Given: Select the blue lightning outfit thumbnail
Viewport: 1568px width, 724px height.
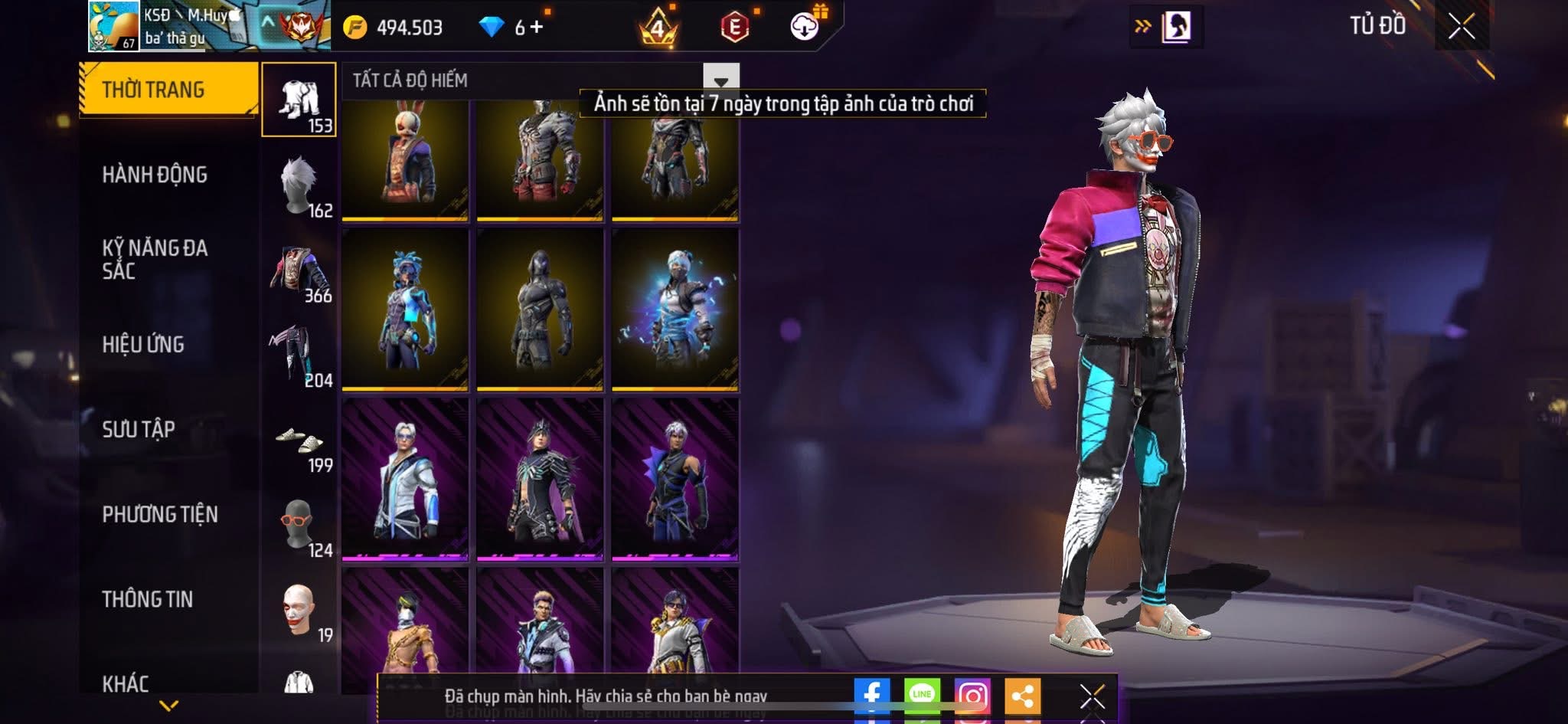Looking at the screenshot, I should tap(675, 310).
